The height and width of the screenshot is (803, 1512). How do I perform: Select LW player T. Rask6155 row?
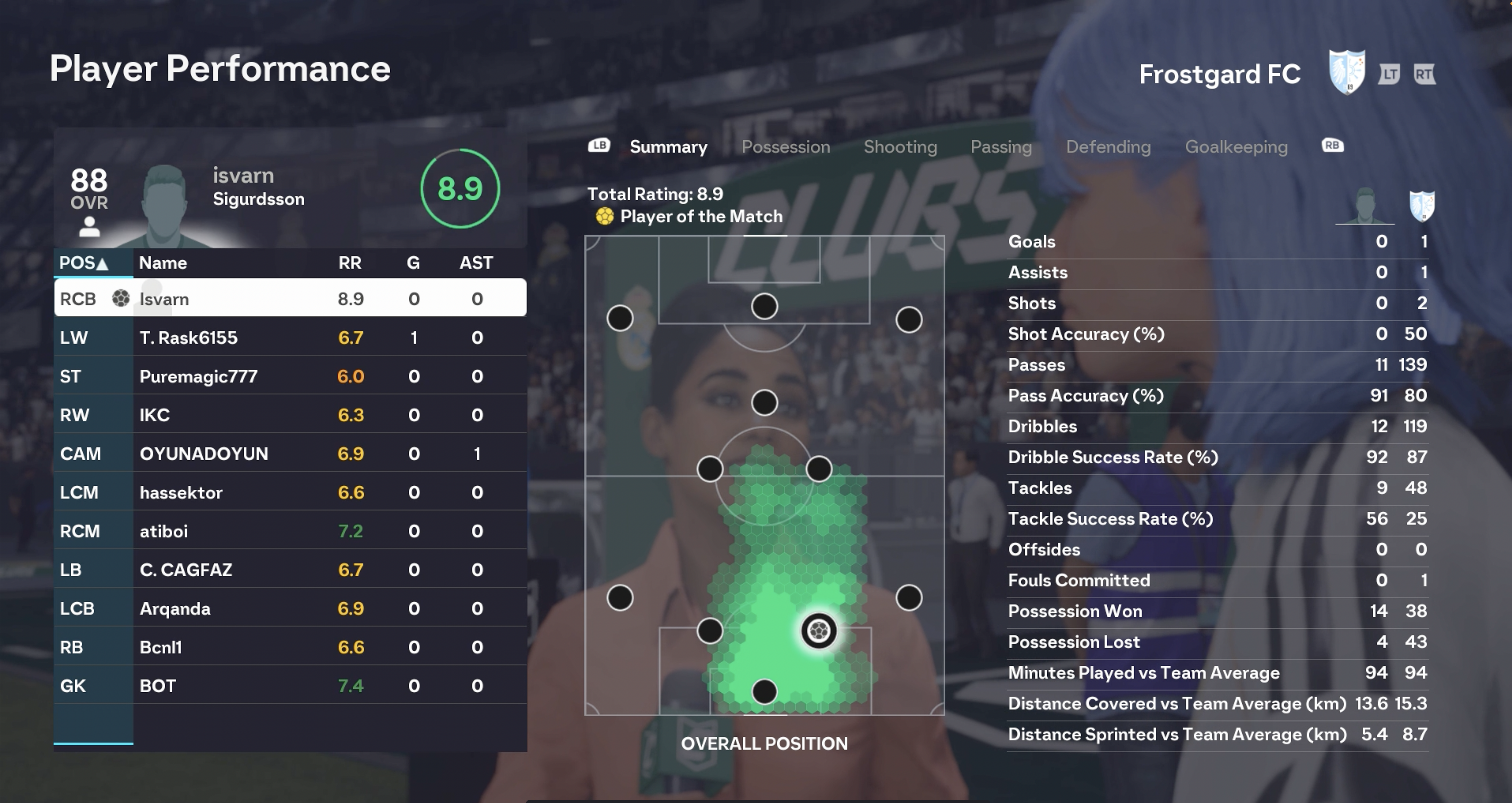coord(290,337)
